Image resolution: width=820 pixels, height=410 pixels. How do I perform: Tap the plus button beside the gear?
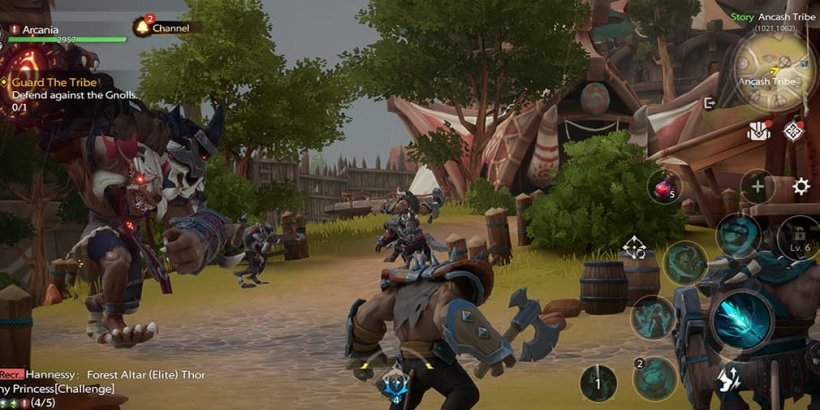click(757, 186)
